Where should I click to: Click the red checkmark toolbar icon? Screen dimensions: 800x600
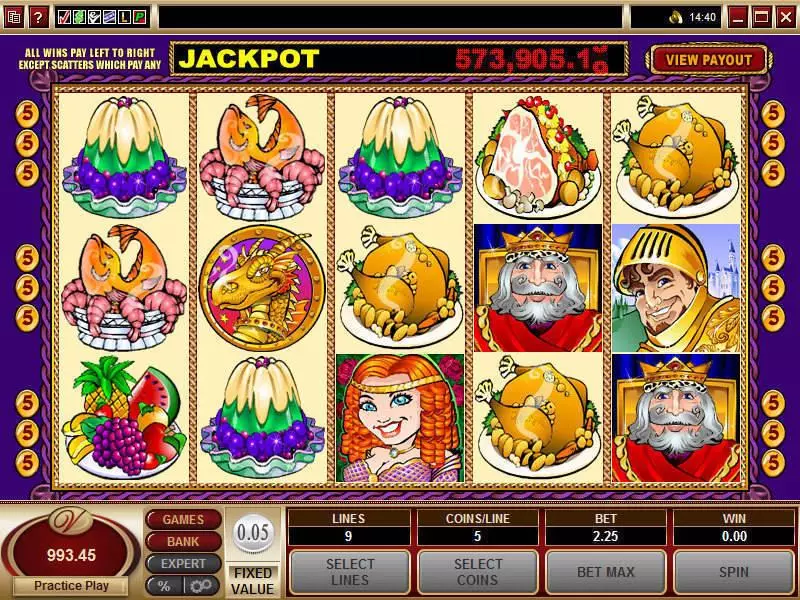click(65, 17)
